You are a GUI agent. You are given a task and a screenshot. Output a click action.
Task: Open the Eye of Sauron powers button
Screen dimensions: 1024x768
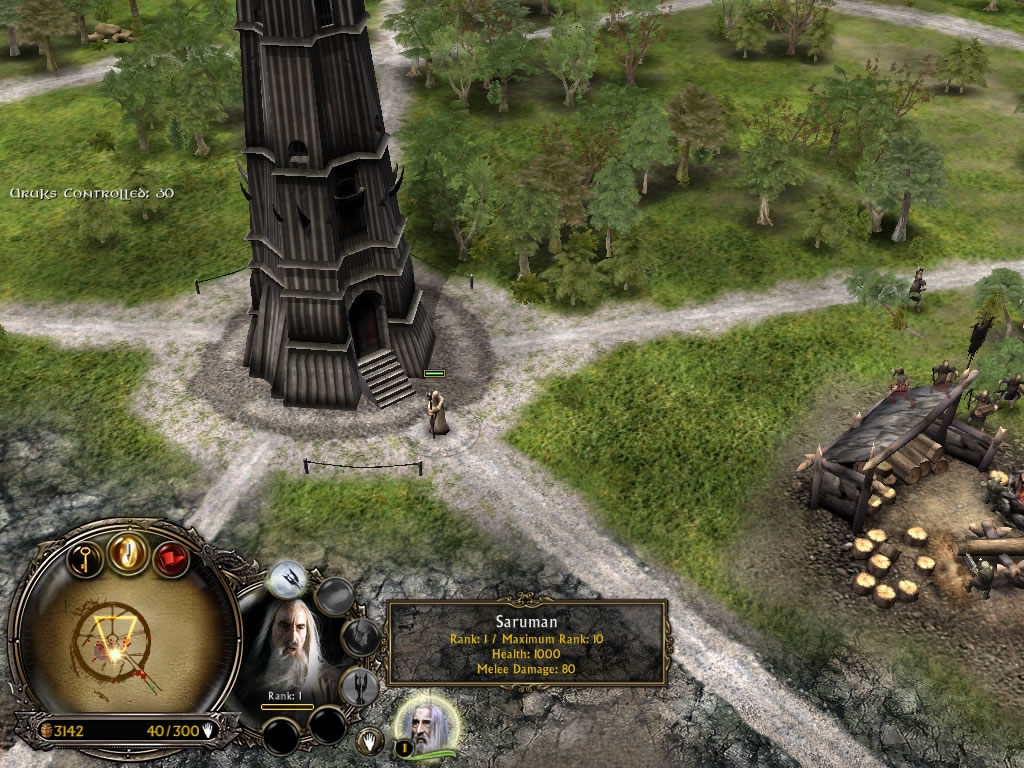[x=129, y=552]
